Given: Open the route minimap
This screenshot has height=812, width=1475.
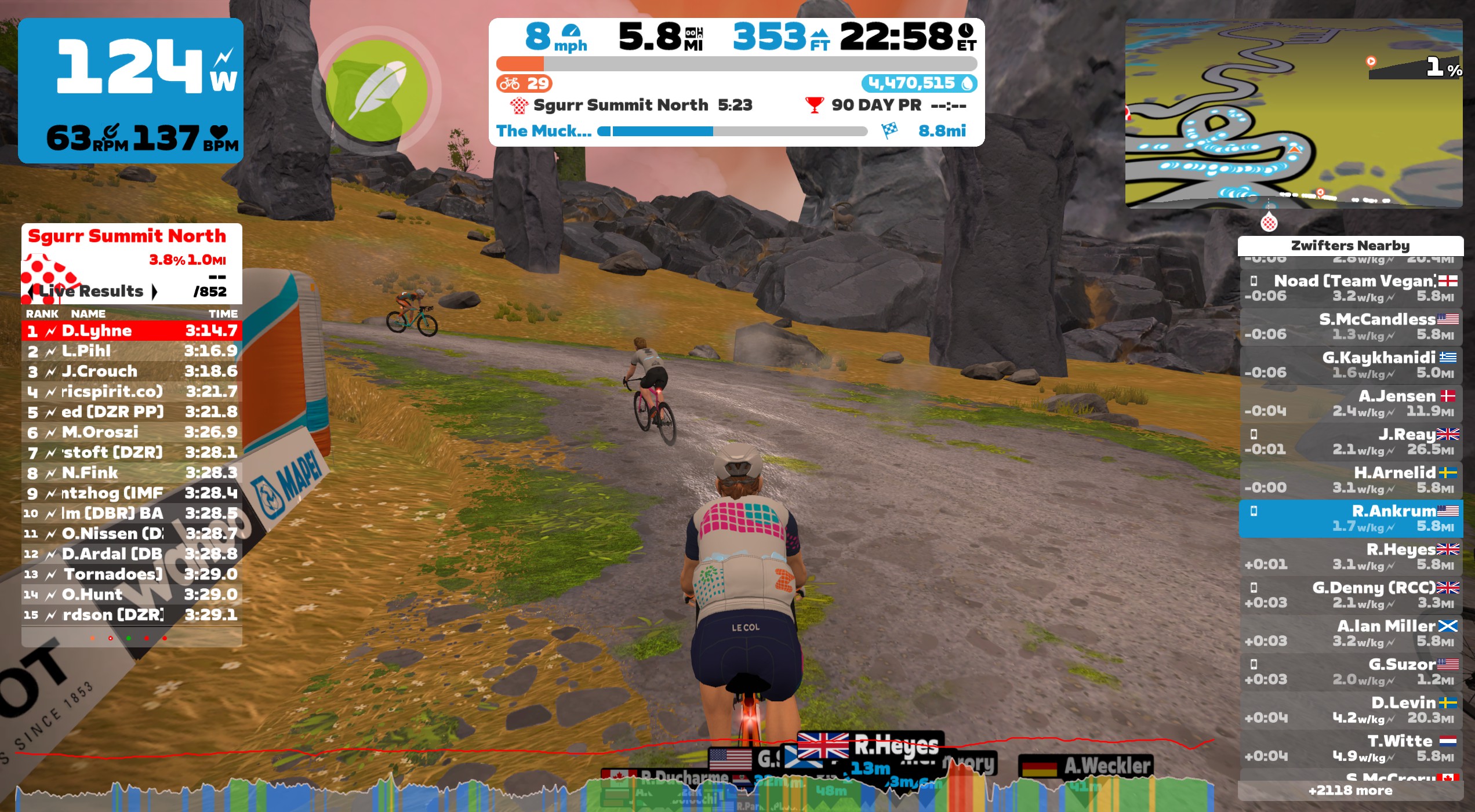Looking at the screenshot, I should click(1293, 113).
